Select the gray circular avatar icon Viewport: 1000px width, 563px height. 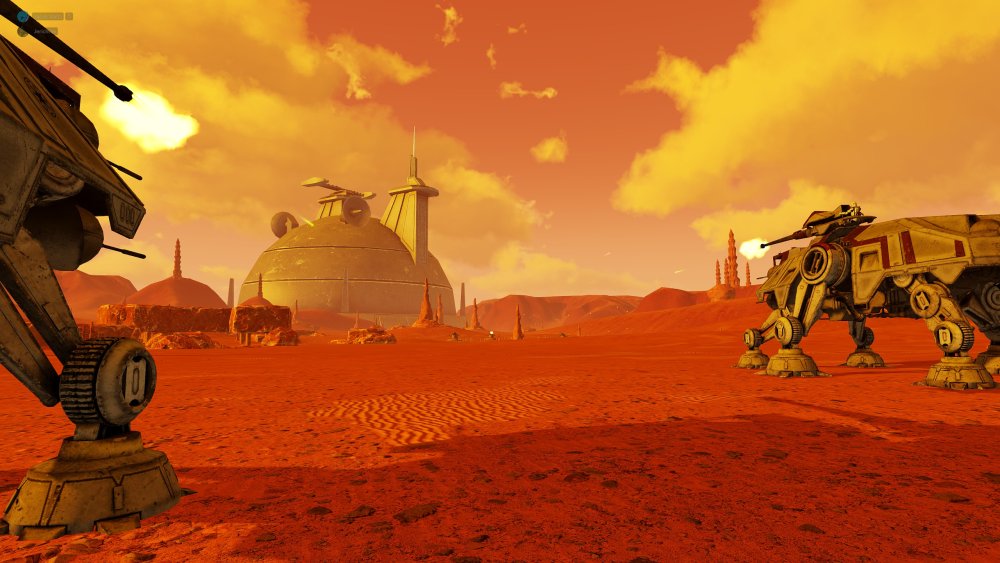pos(23,31)
